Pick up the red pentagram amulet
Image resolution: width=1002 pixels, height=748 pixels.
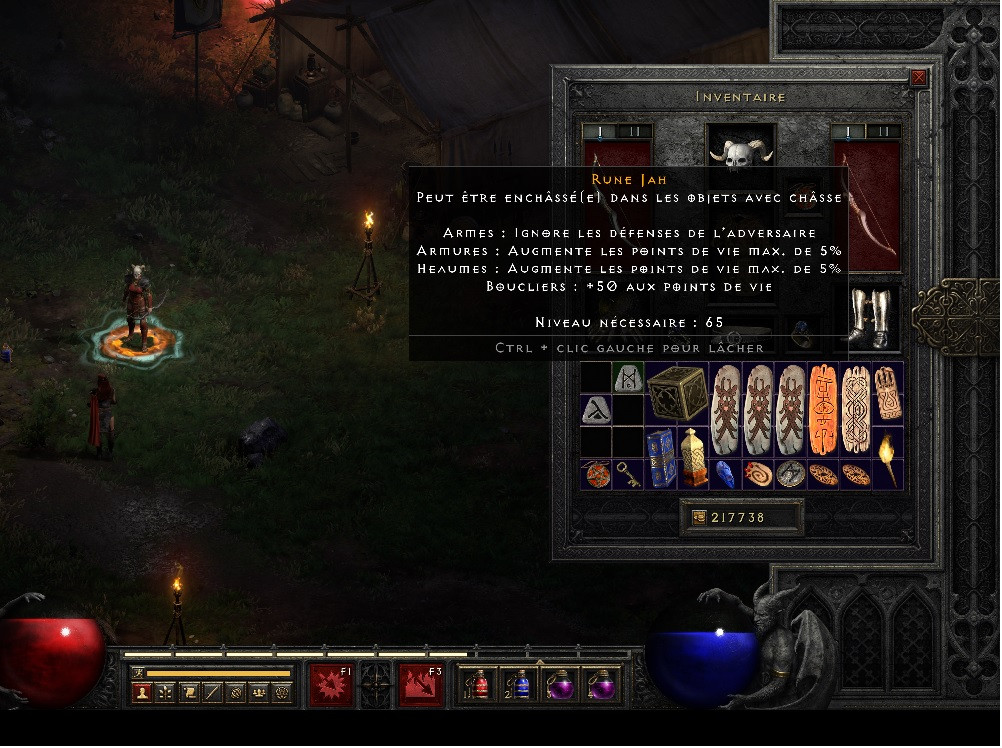pyautogui.click(x=596, y=474)
